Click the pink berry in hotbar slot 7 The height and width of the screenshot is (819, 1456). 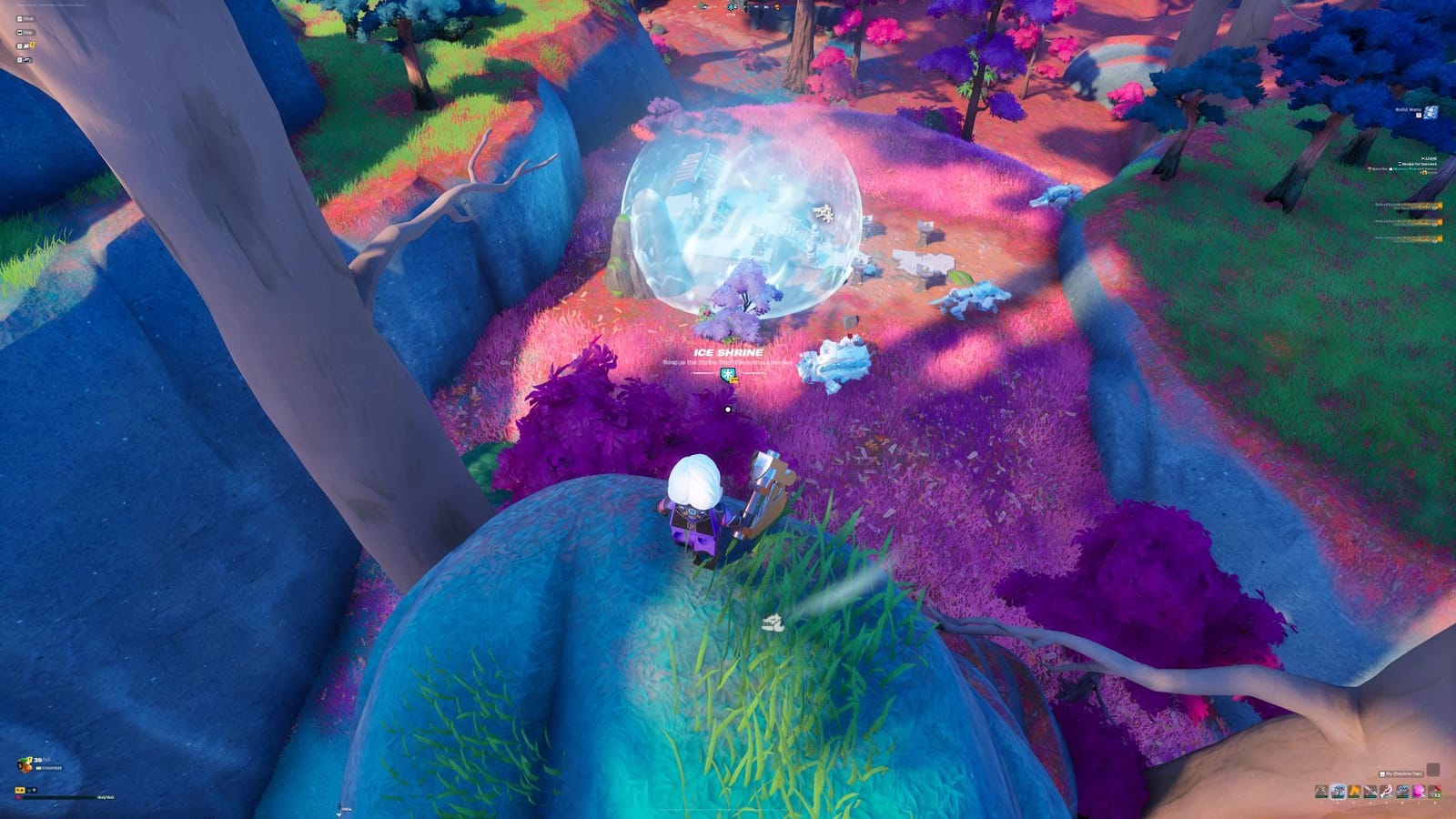tap(1418, 792)
